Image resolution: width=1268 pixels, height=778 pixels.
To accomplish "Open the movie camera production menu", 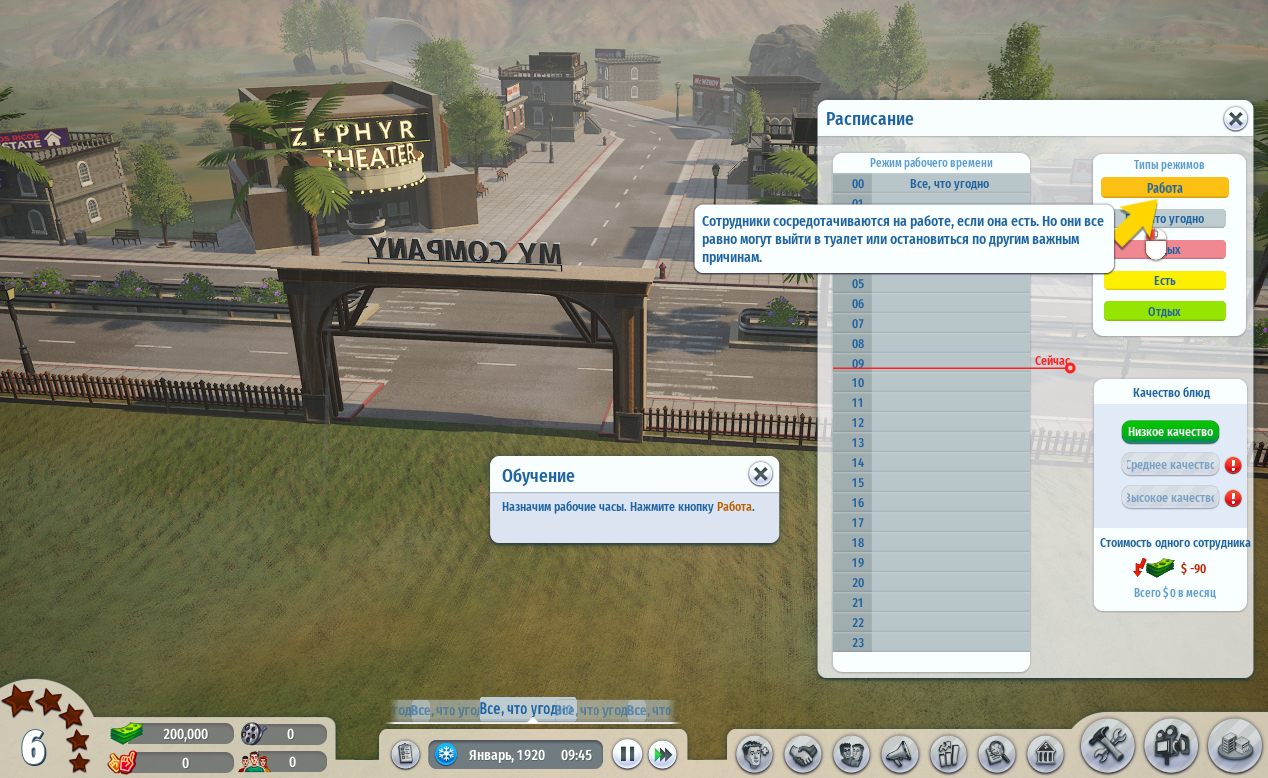I will pos(1172,747).
